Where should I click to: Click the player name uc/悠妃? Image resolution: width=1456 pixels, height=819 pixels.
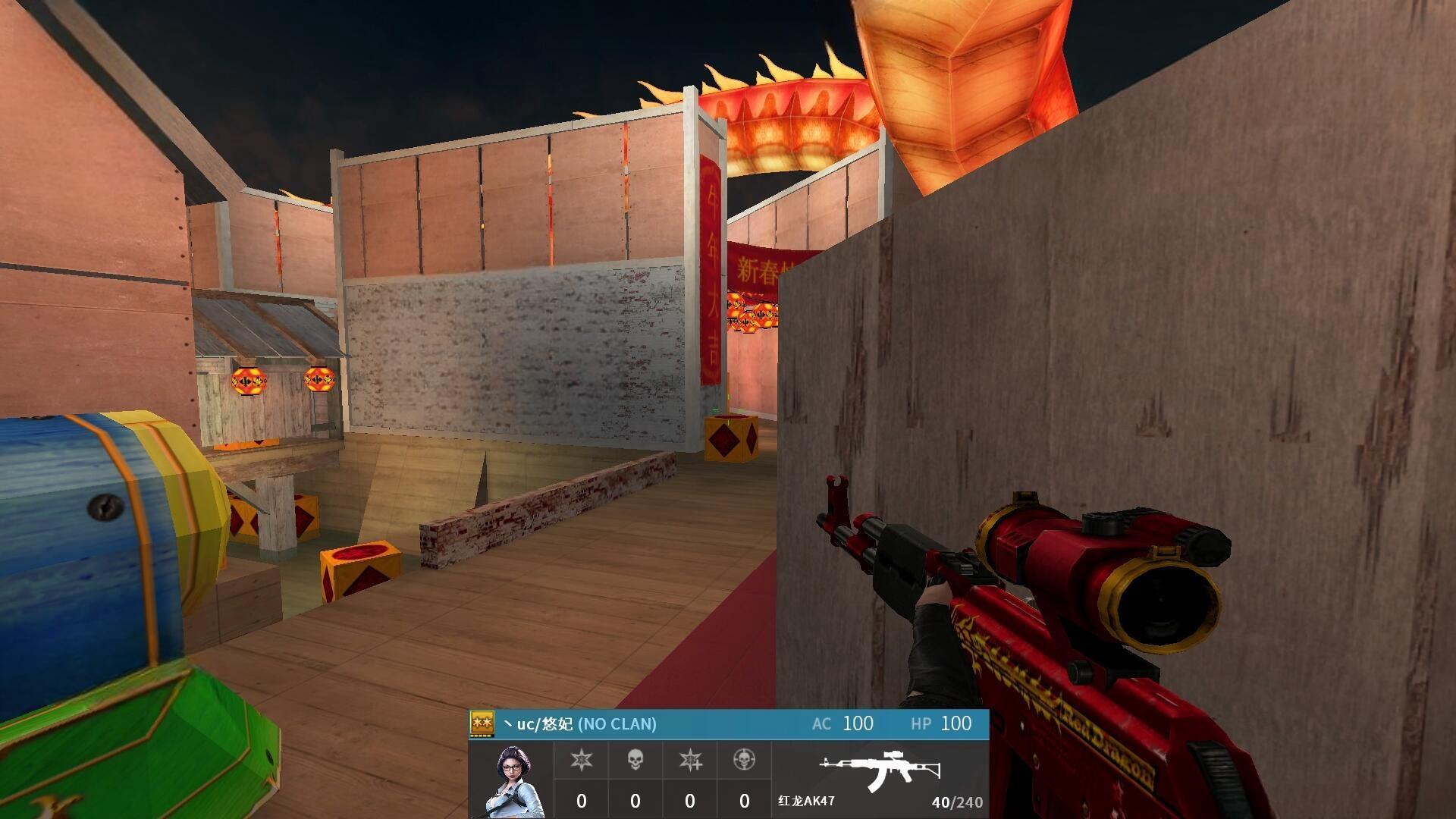pyautogui.click(x=544, y=724)
